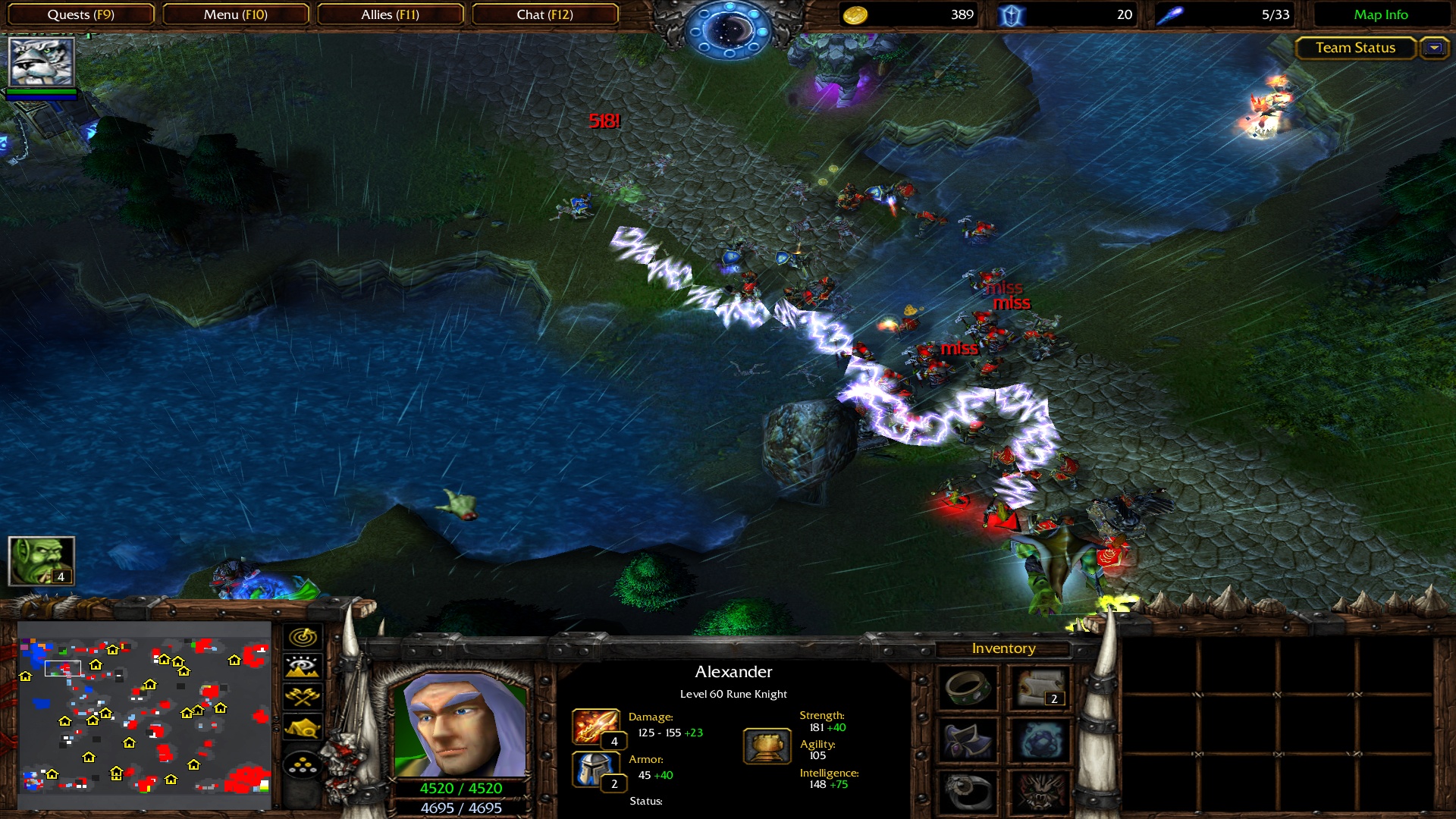Click the formation movement toggle button
Screen dimensions: 1456x819
coord(303,765)
